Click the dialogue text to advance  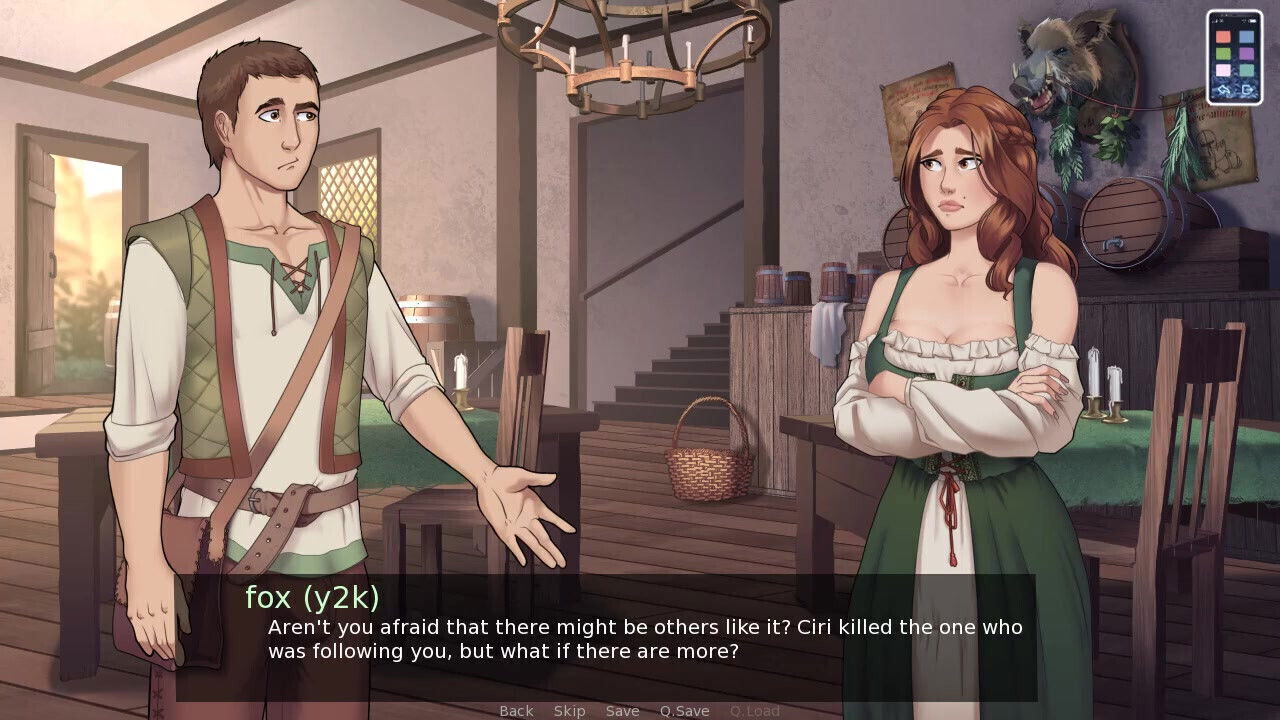pos(644,639)
